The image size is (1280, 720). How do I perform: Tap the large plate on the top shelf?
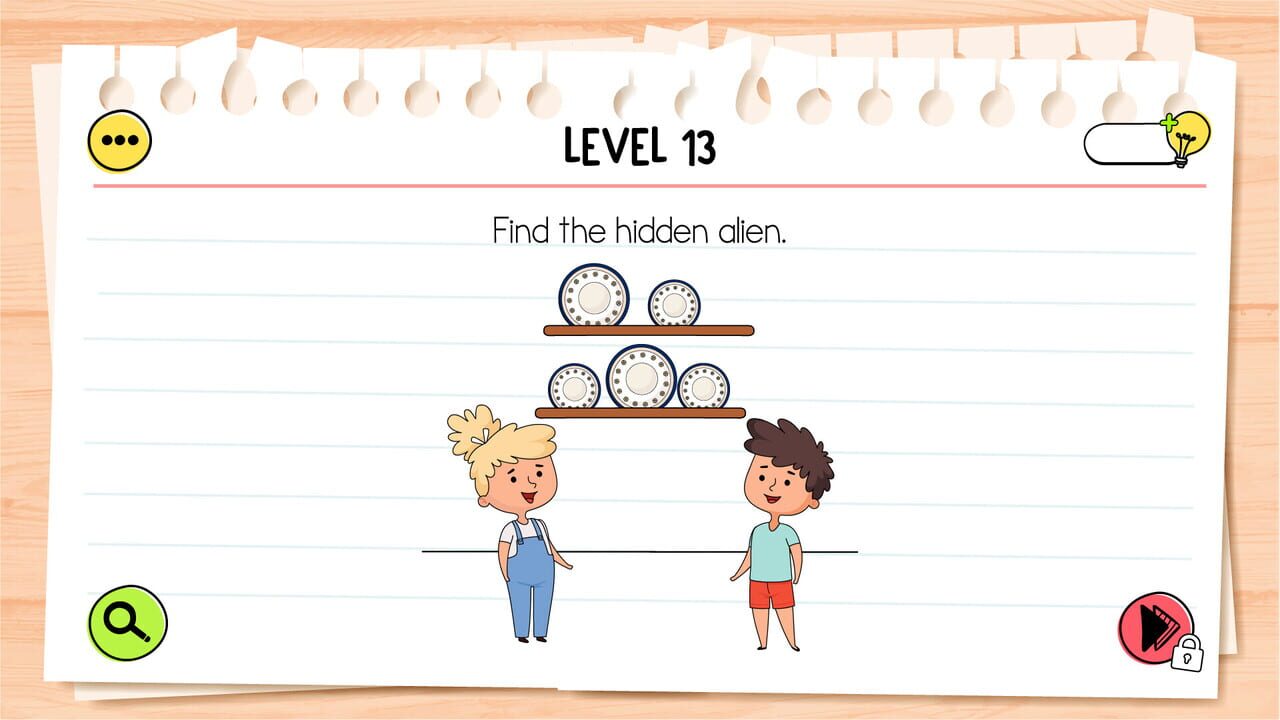click(595, 296)
